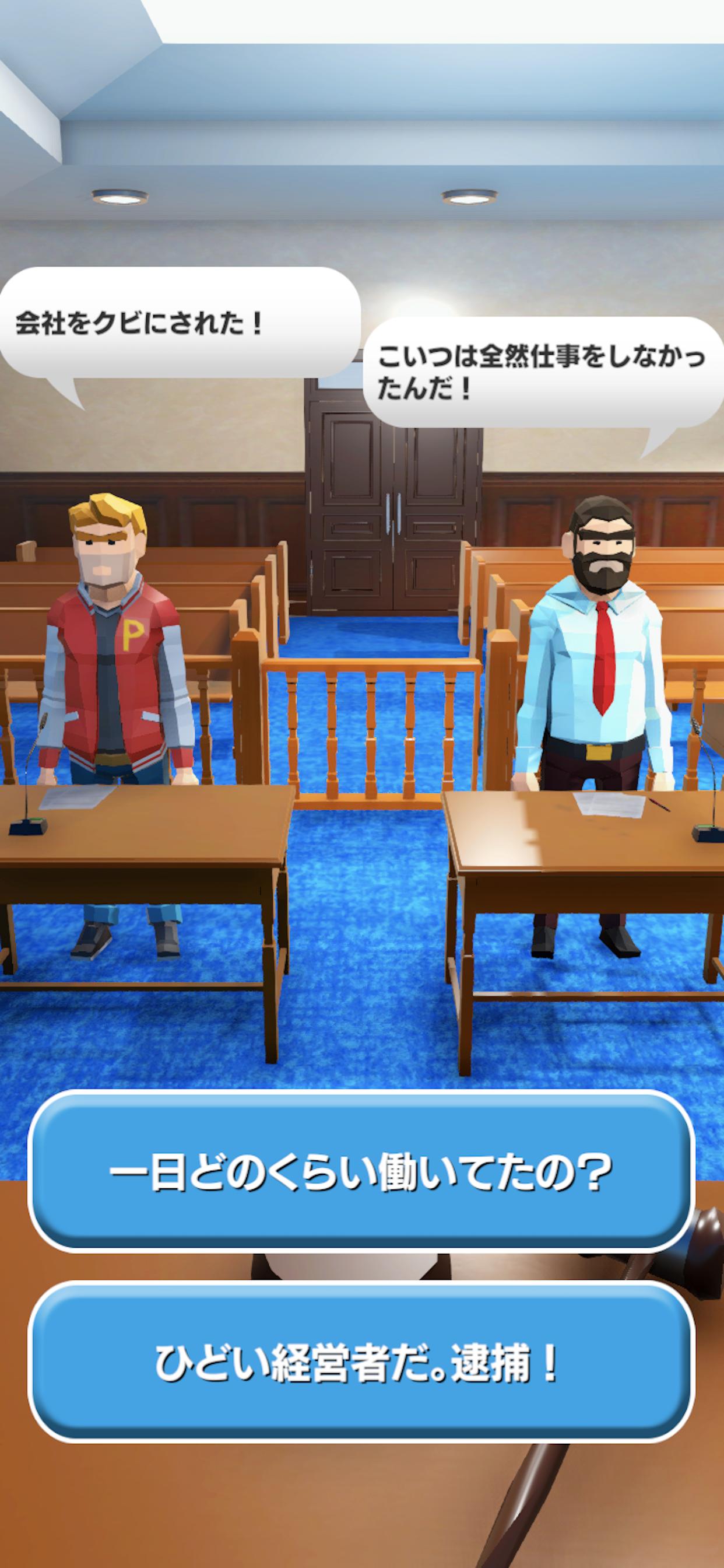
Task: Choose "ひどい経営者だ。逮捕！" verdict
Action: [361, 1363]
